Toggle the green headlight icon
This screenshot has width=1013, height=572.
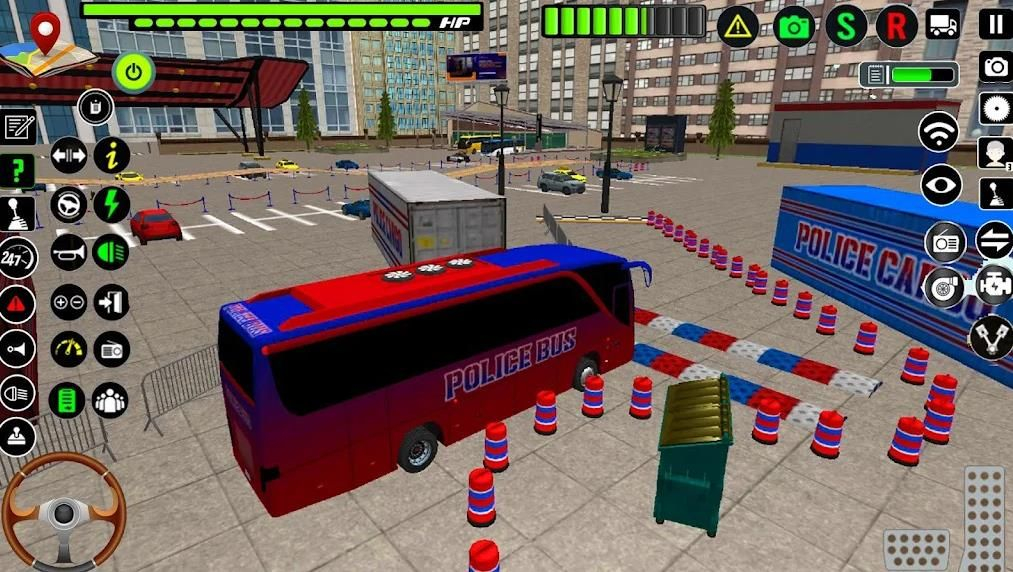click(111, 251)
